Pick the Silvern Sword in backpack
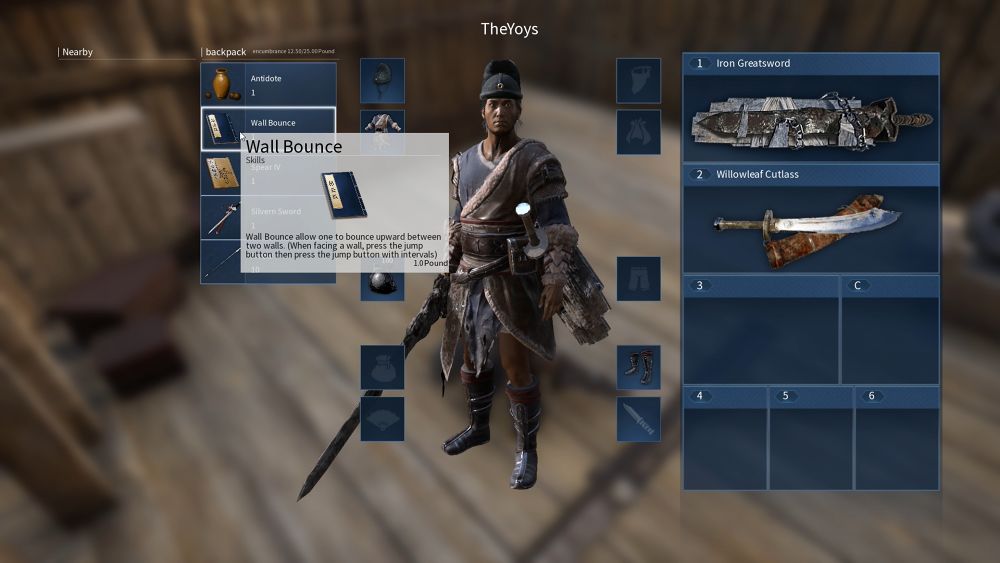The height and width of the screenshot is (563, 1000). [x=221, y=217]
